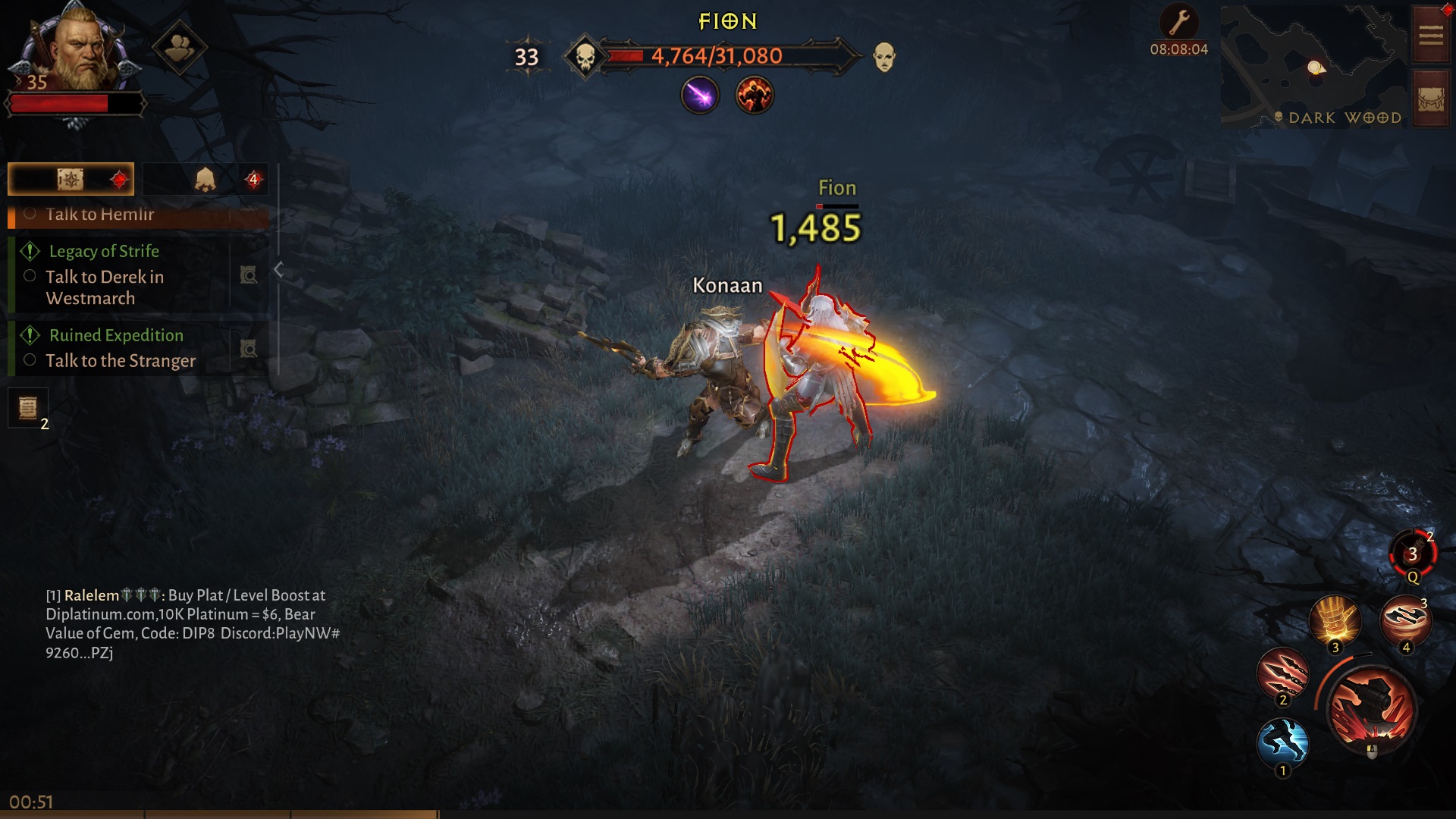Toggle the Talk to Derek objective circle

30,276
